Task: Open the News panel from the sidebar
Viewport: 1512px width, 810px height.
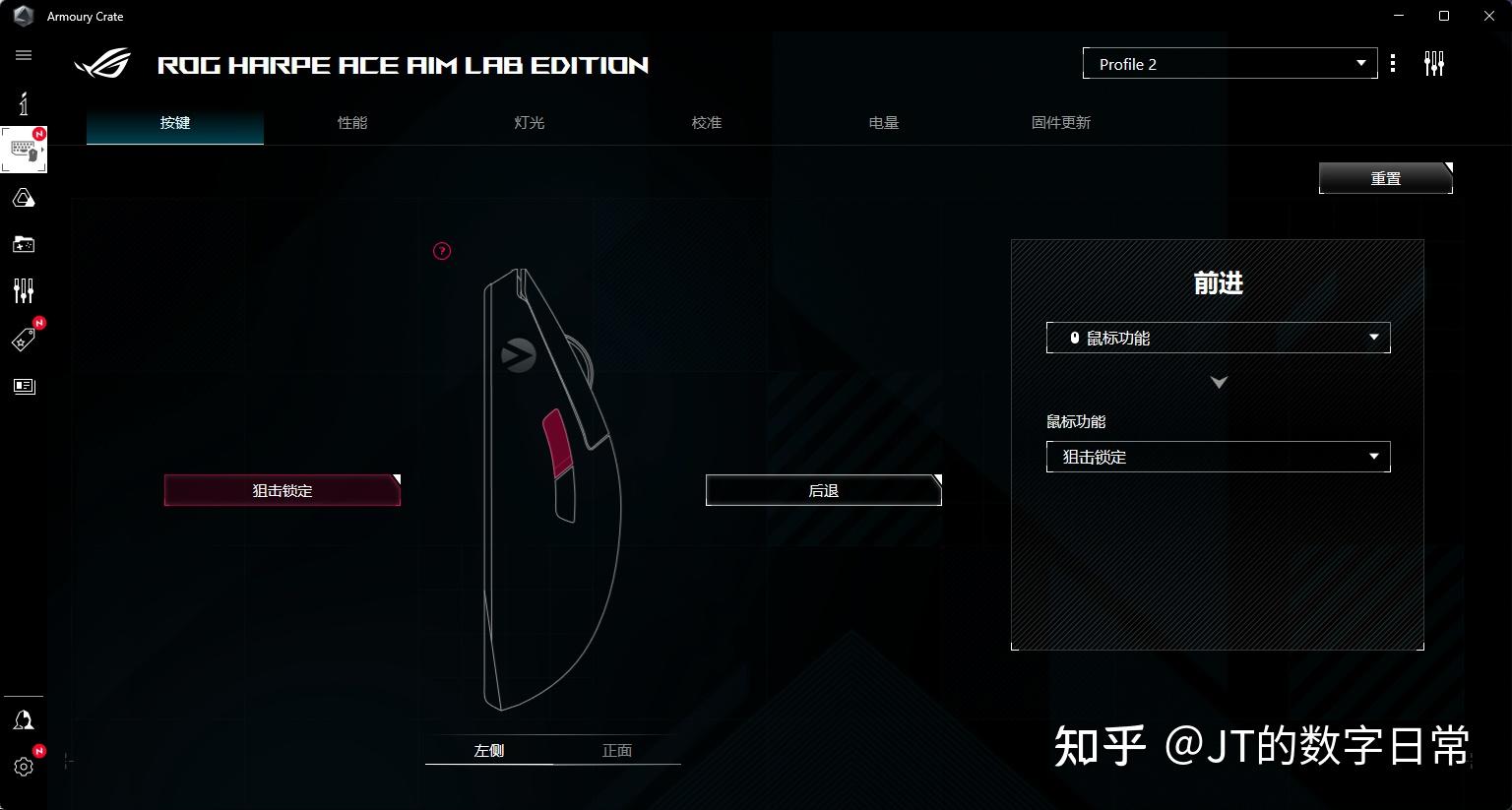Action: pyautogui.click(x=23, y=386)
